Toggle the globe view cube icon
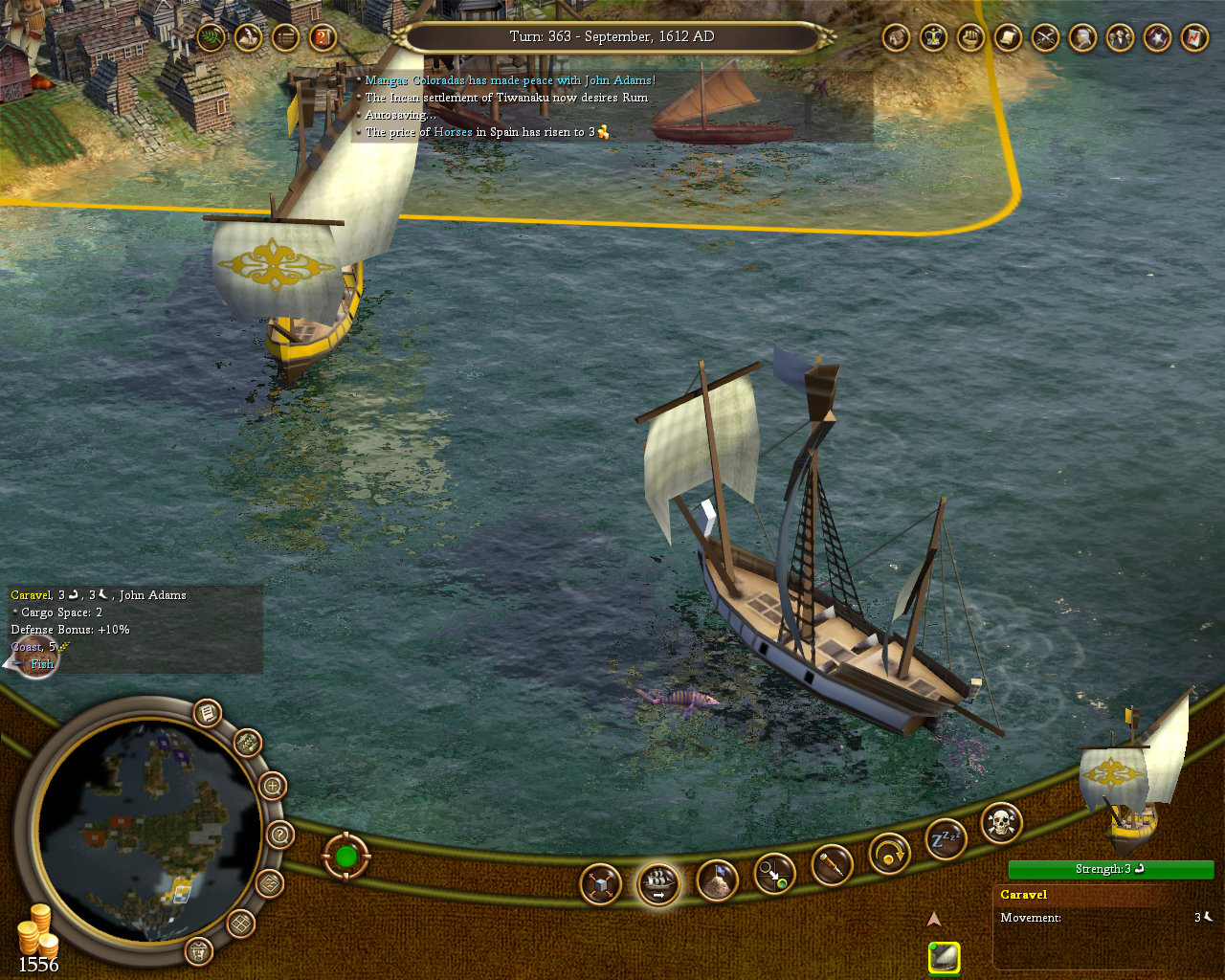Viewport: 1225px width, 980px height. tap(598, 883)
